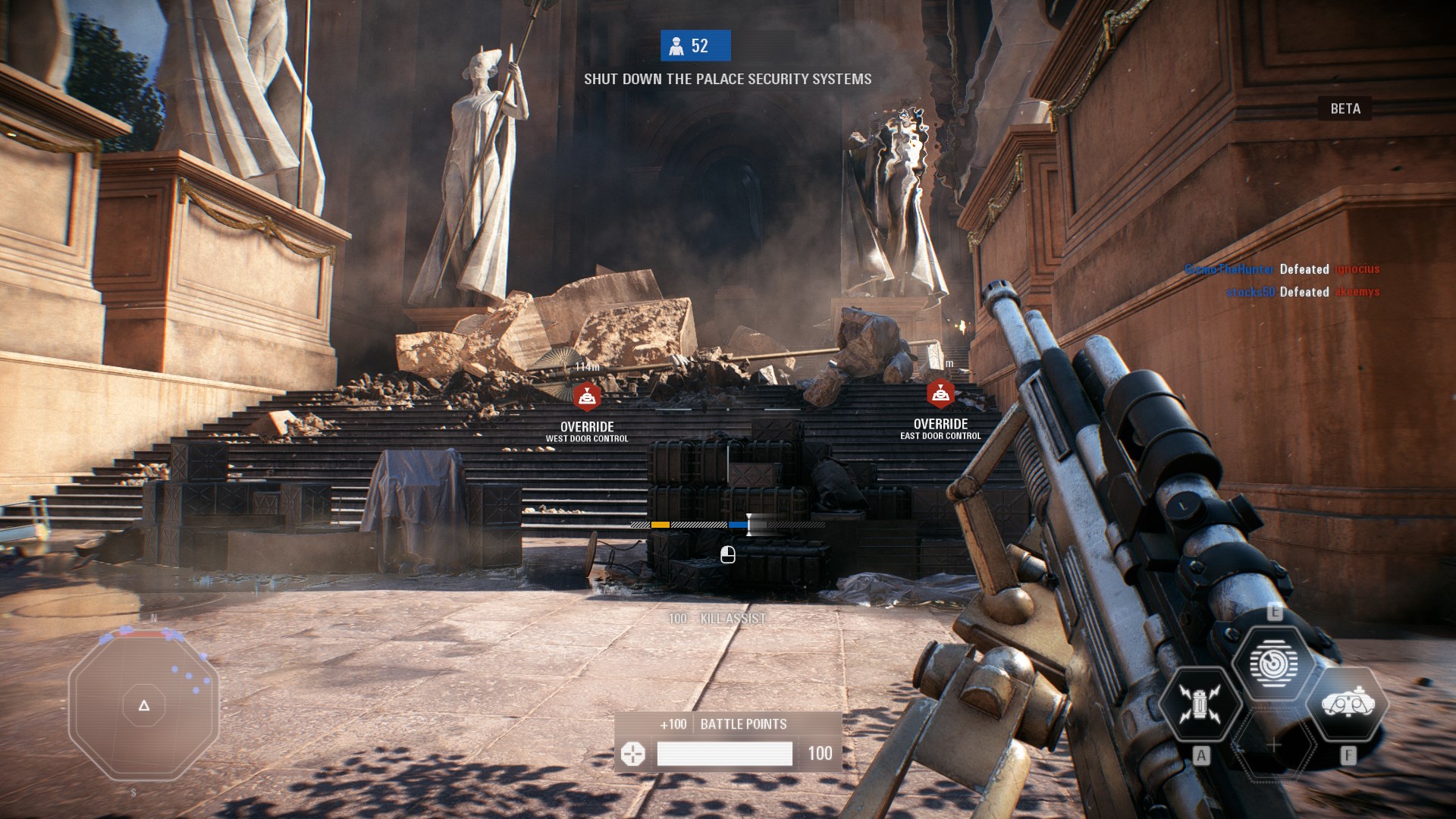
Task: Activate the shock grenade ability
Action: (x=1199, y=703)
